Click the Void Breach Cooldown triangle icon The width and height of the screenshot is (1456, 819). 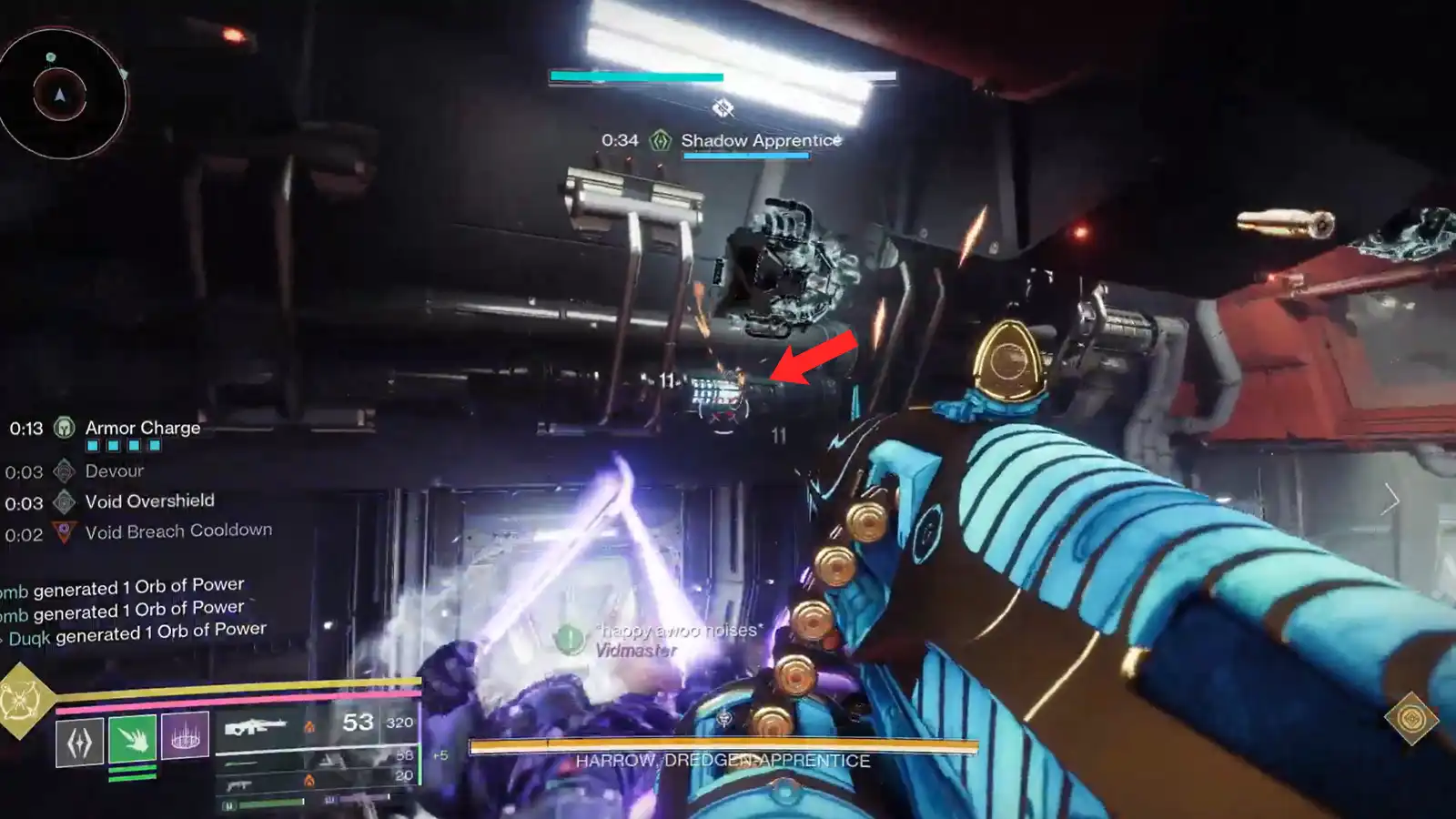point(62,530)
